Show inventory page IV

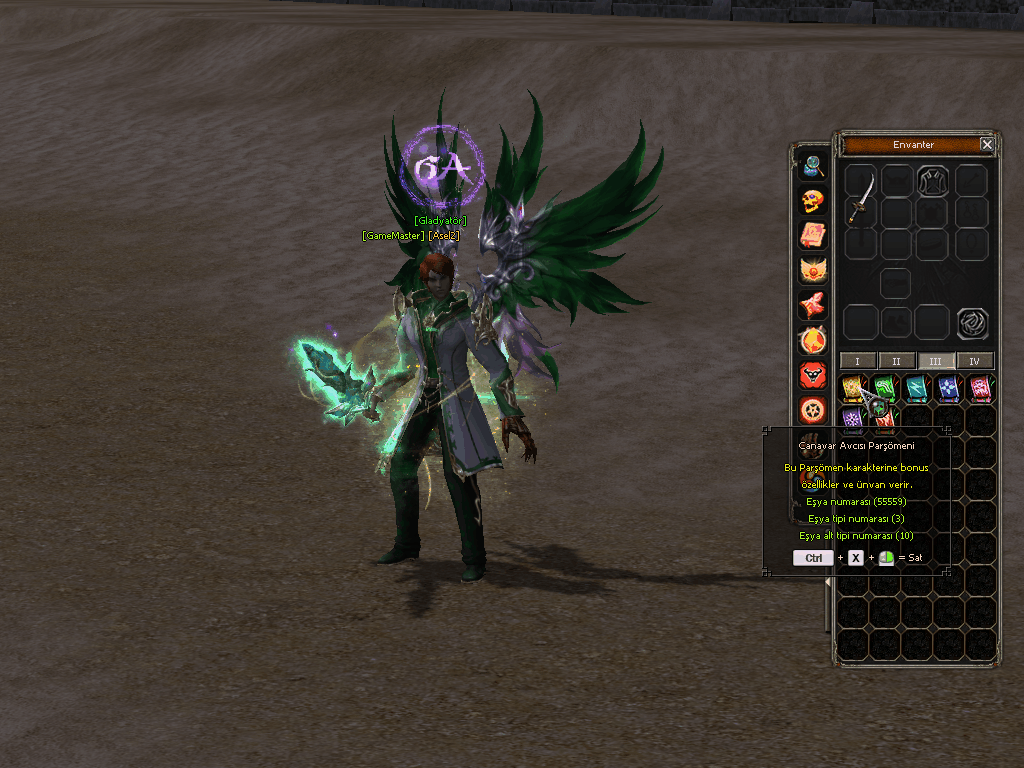pyautogui.click(x=974, y=361)
